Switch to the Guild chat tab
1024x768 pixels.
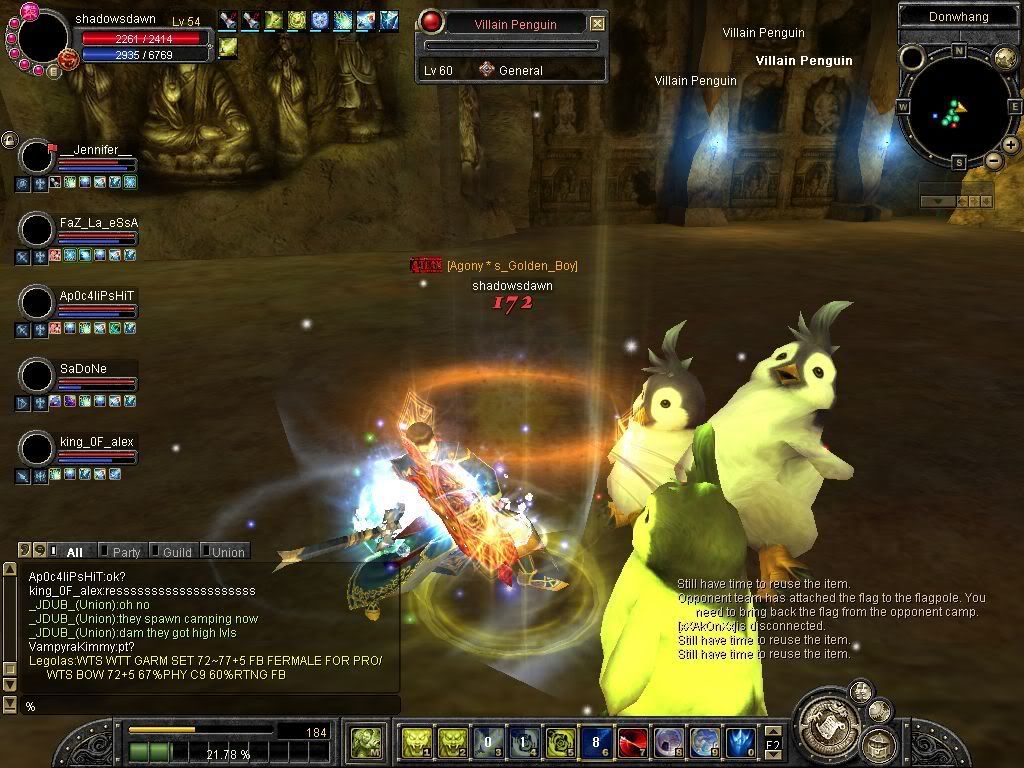click(x=176, y=551)
